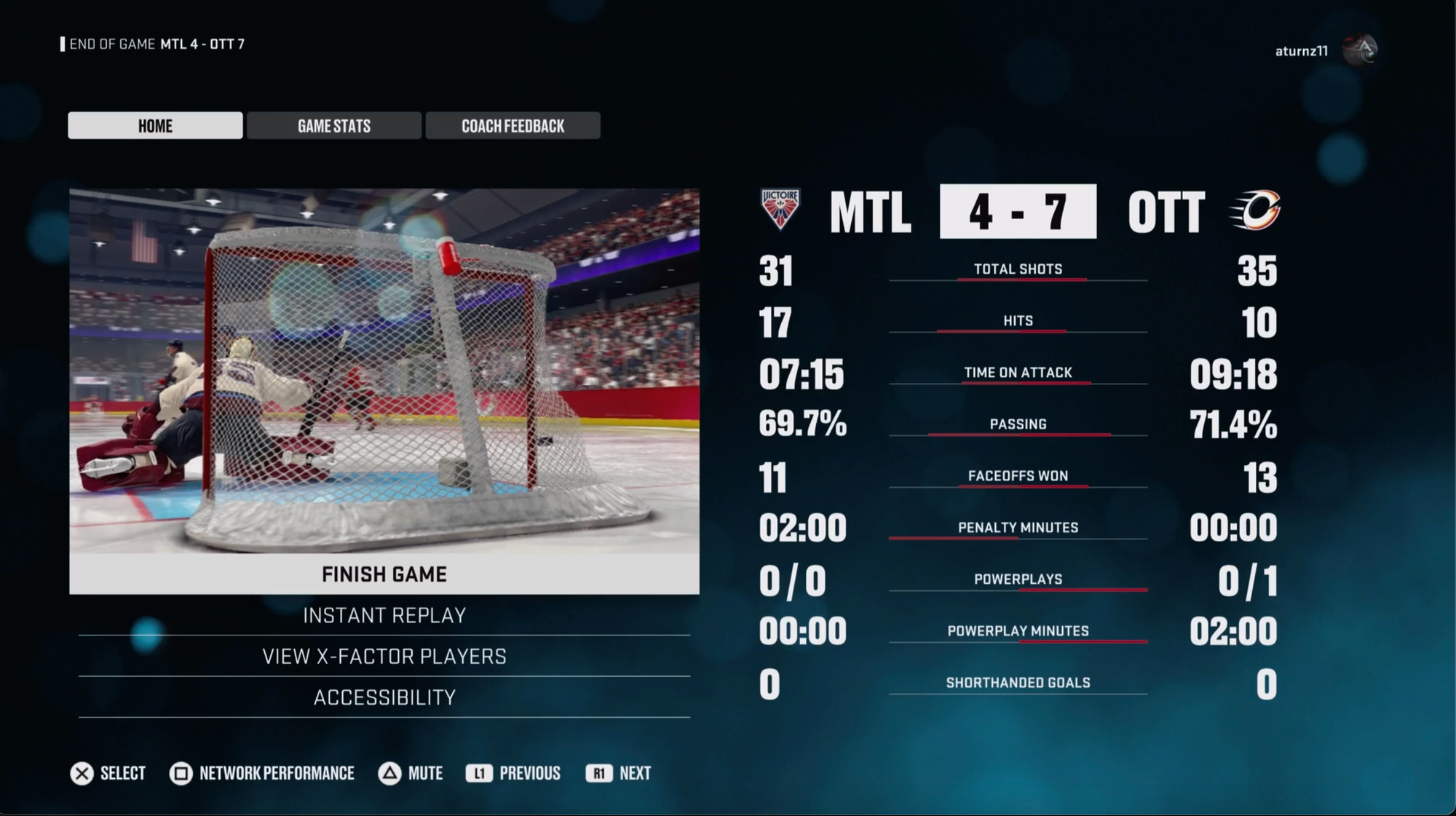This screenshot has height=816, width=1456.
Task: Select Finish Game
Action: point(384,574)
